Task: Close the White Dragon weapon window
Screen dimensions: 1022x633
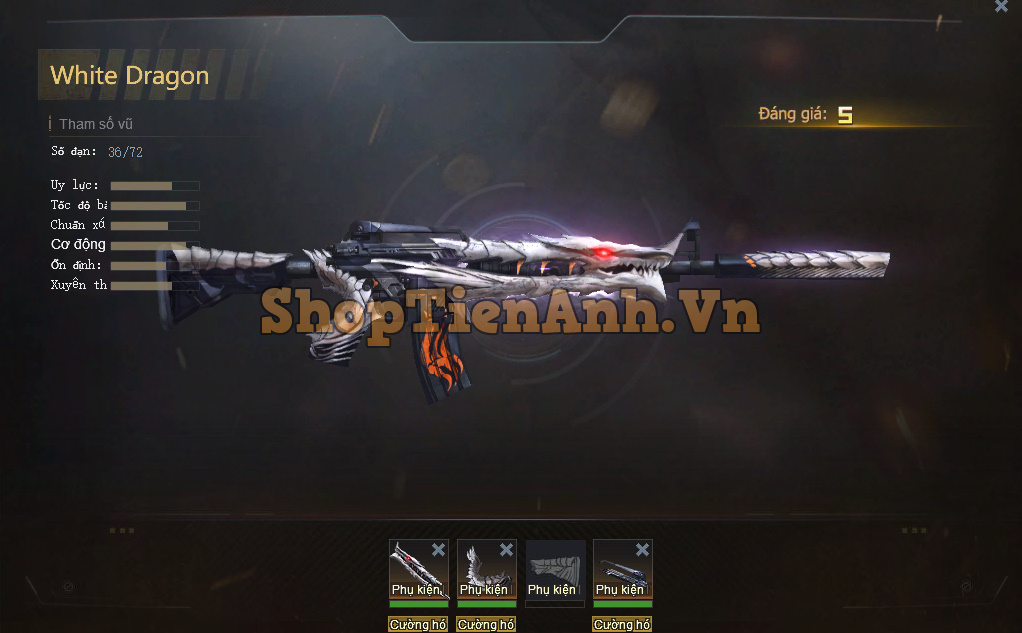Action: pos(1001,6)
